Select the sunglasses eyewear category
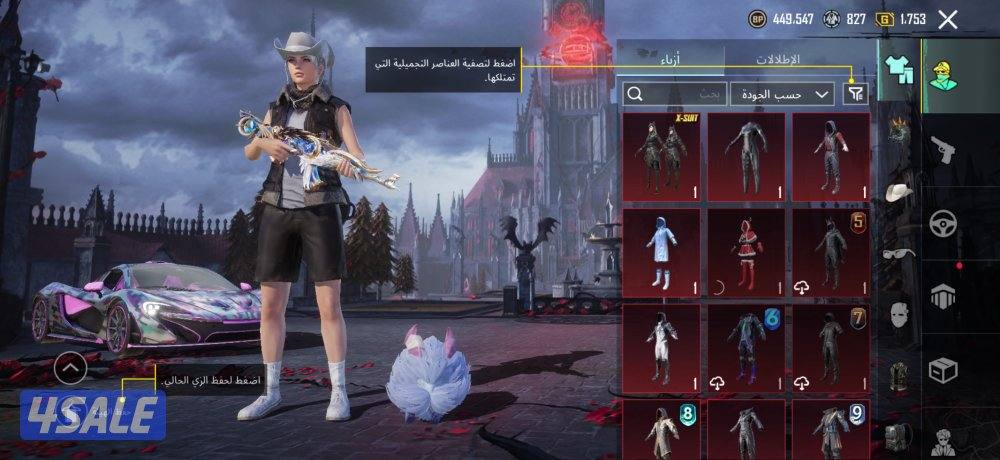This screenshot has height=460, width=1000. [x=898, y=253]
